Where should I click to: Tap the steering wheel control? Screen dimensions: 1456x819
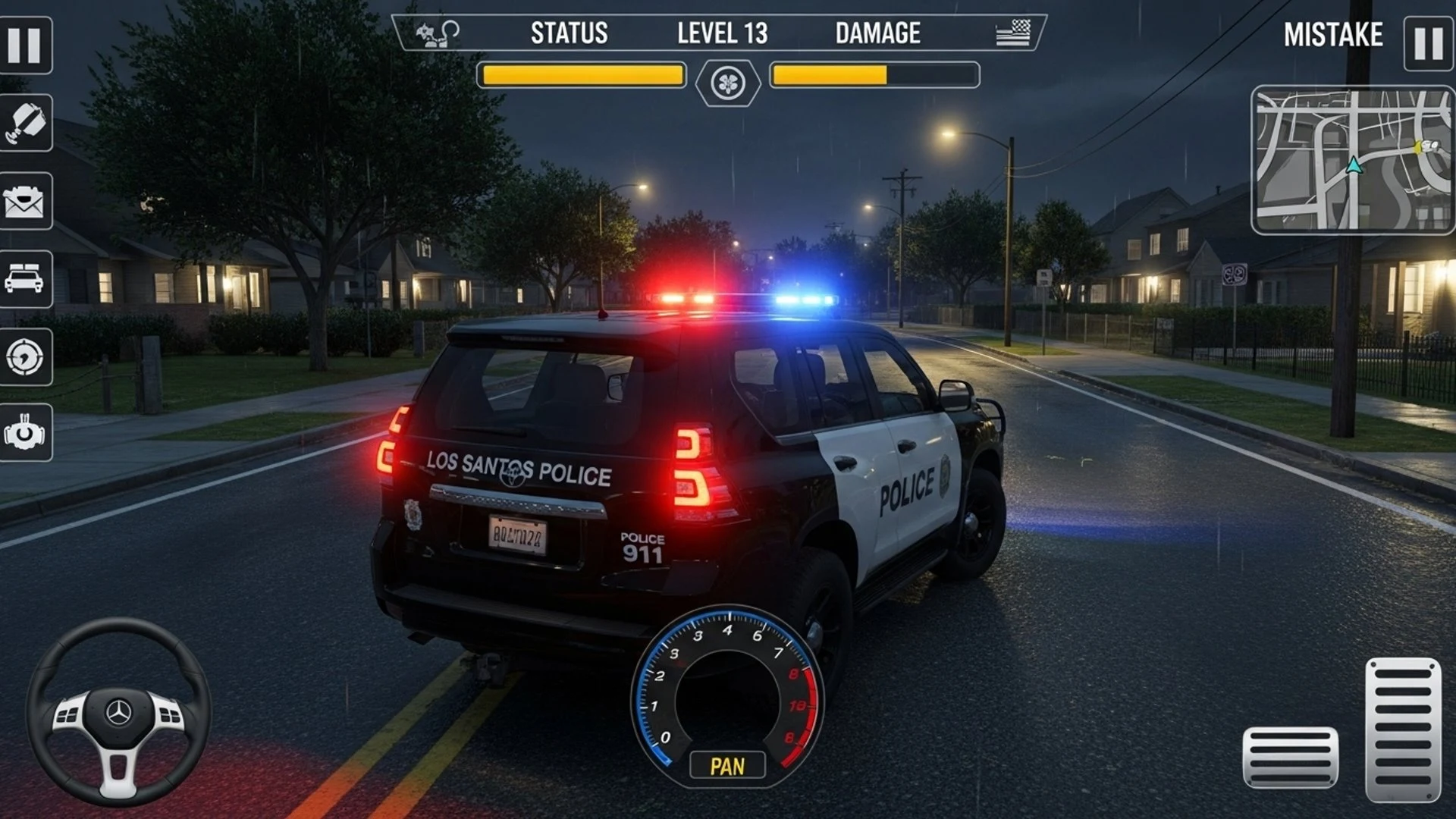[x=118, y=711]
